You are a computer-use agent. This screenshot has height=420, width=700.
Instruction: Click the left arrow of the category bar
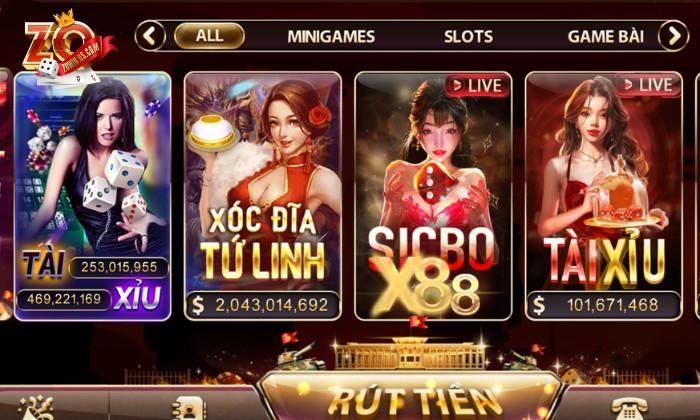point(150,36)
